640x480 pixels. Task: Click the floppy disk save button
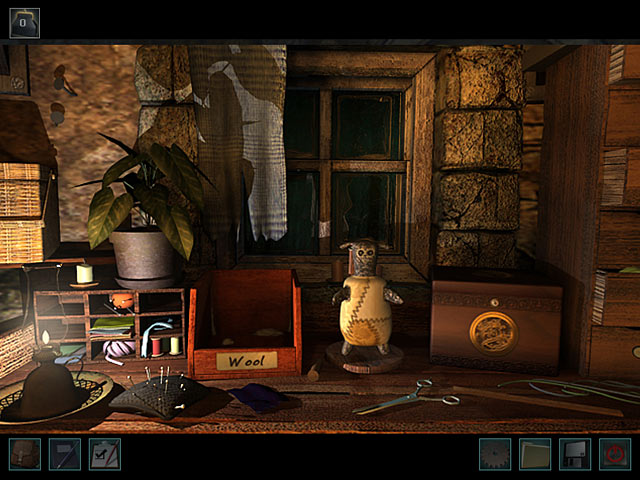coord(575,455)
